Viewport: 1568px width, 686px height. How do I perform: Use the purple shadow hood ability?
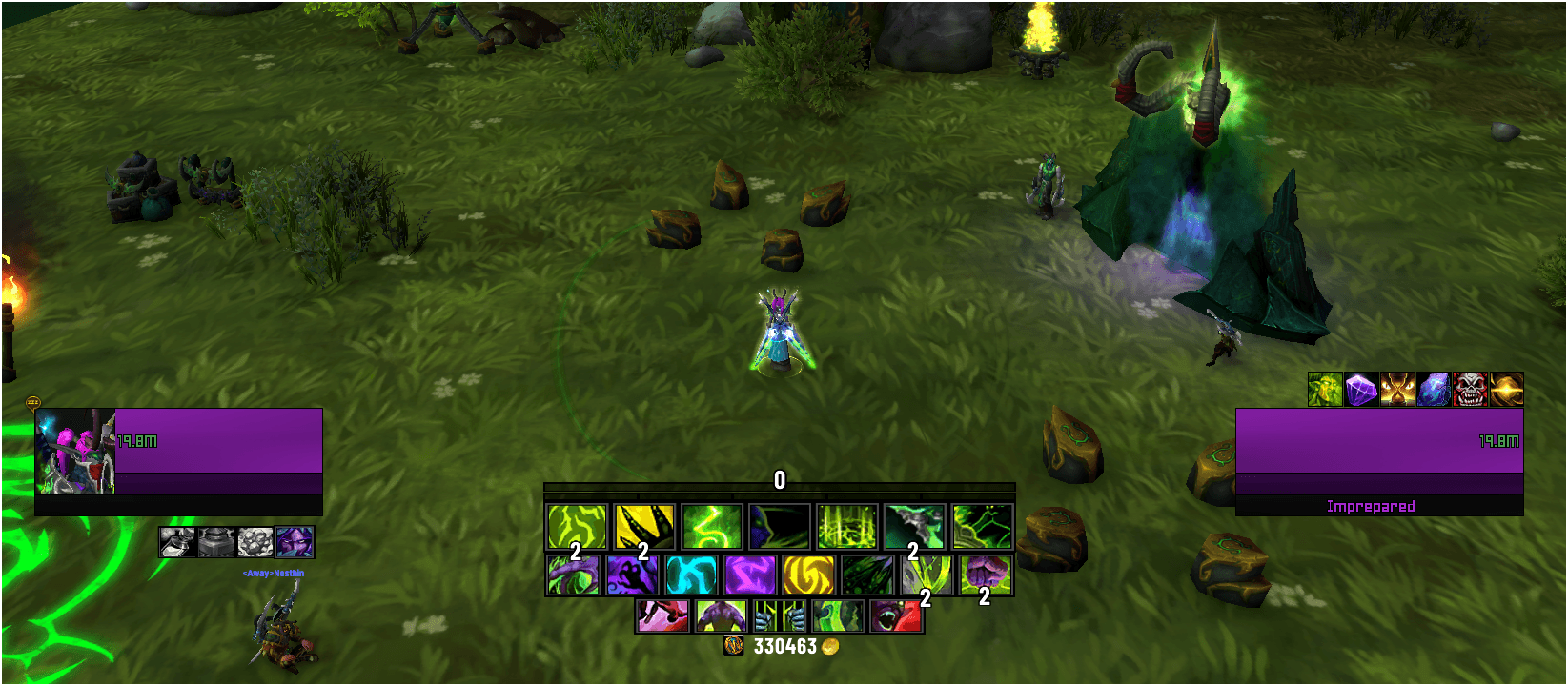(630, 575)
